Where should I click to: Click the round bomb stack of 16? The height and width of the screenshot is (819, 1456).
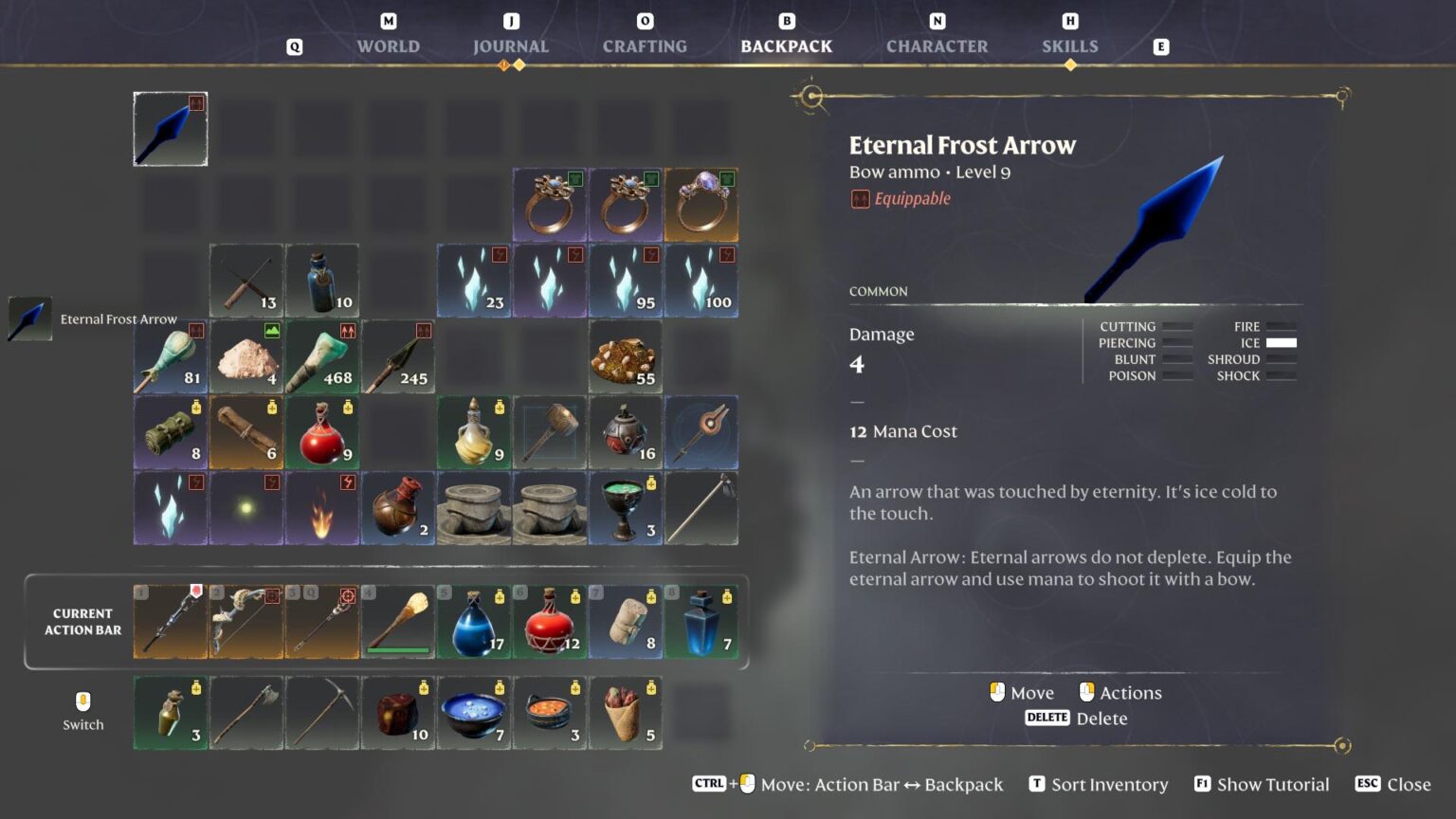[x=626, y=432]
